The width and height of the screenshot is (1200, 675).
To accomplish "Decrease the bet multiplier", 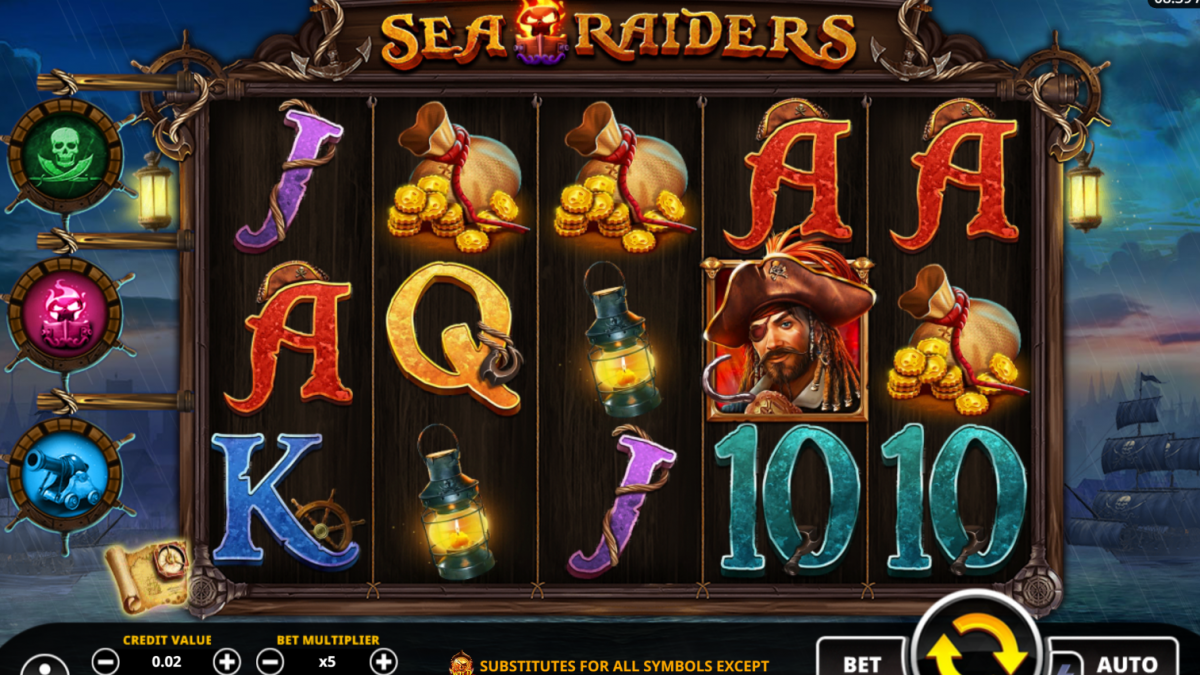I will [270, 661].
